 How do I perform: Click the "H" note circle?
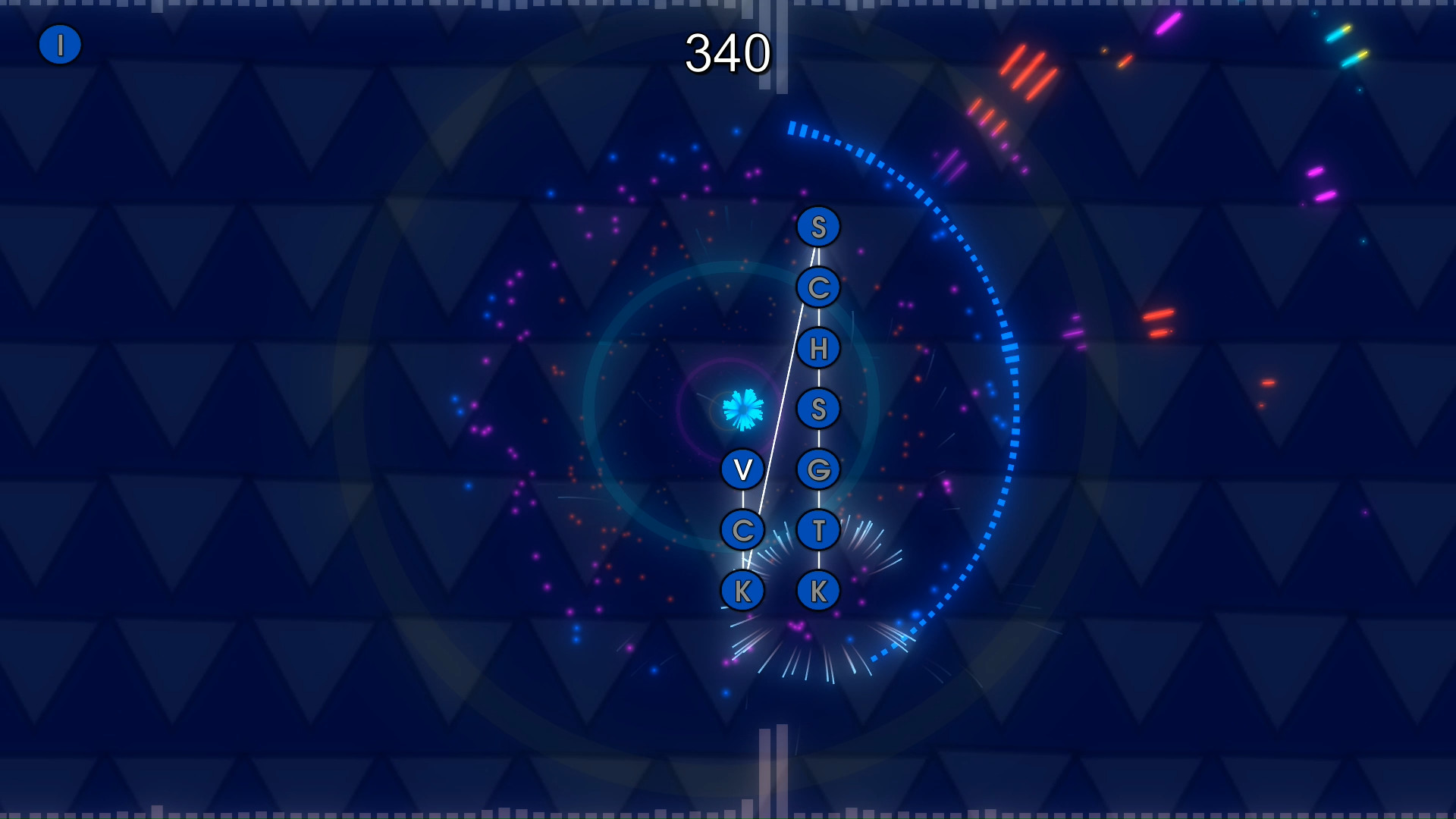pos(817,348)
